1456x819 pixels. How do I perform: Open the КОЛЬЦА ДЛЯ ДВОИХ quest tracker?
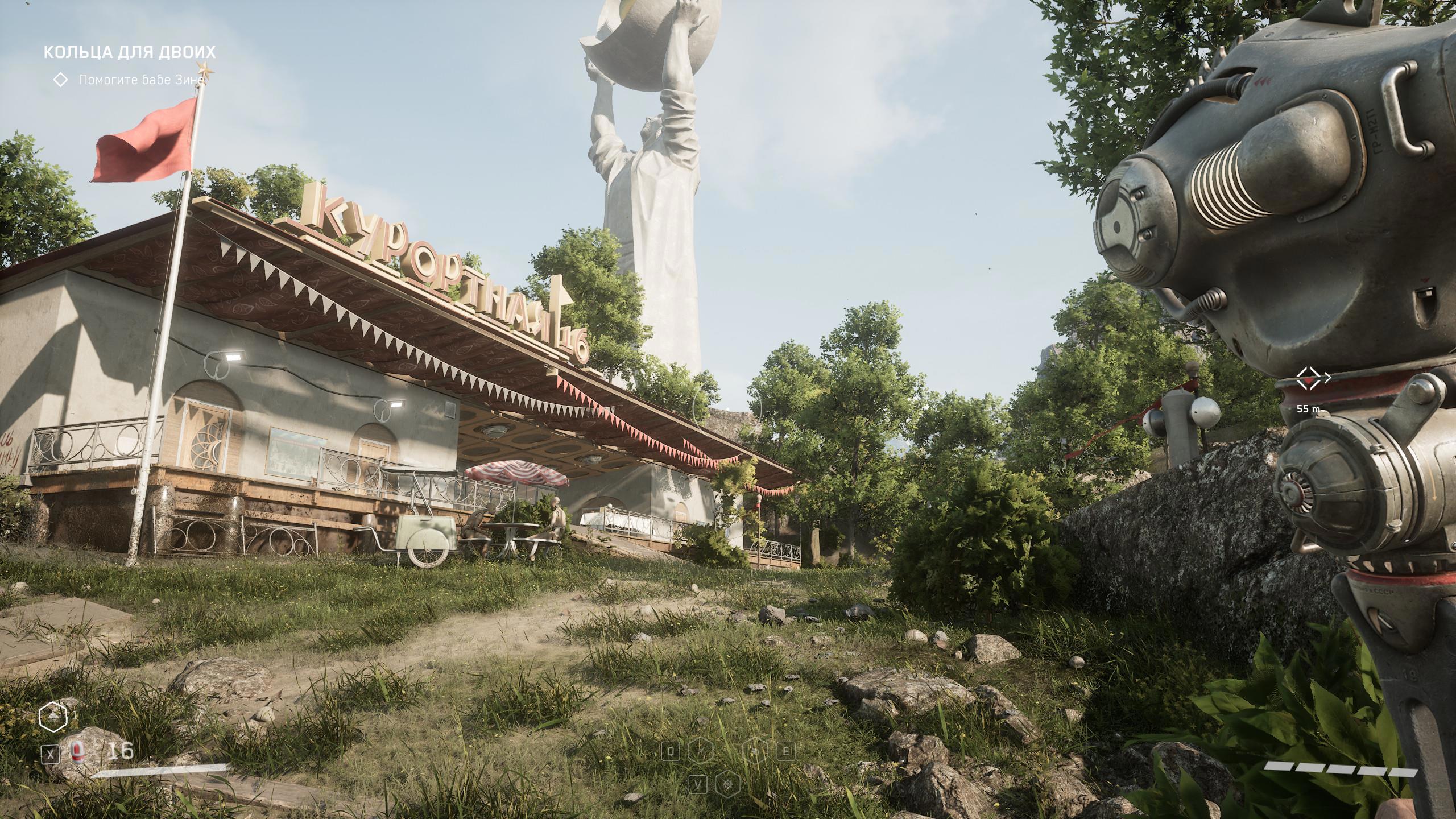130,52
